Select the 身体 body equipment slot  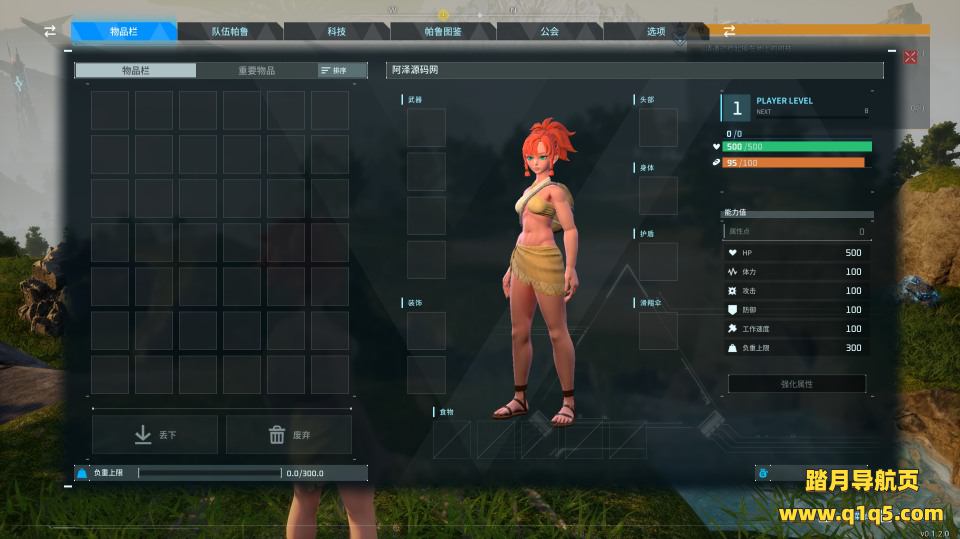tap(658, 196)
